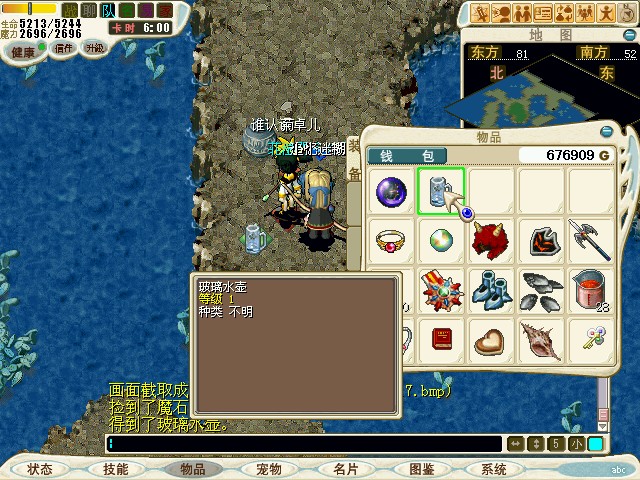Viewport: 640px width, 480px height.
Task: Open the 状态 (Status) menu
Action: coord(40,469)
